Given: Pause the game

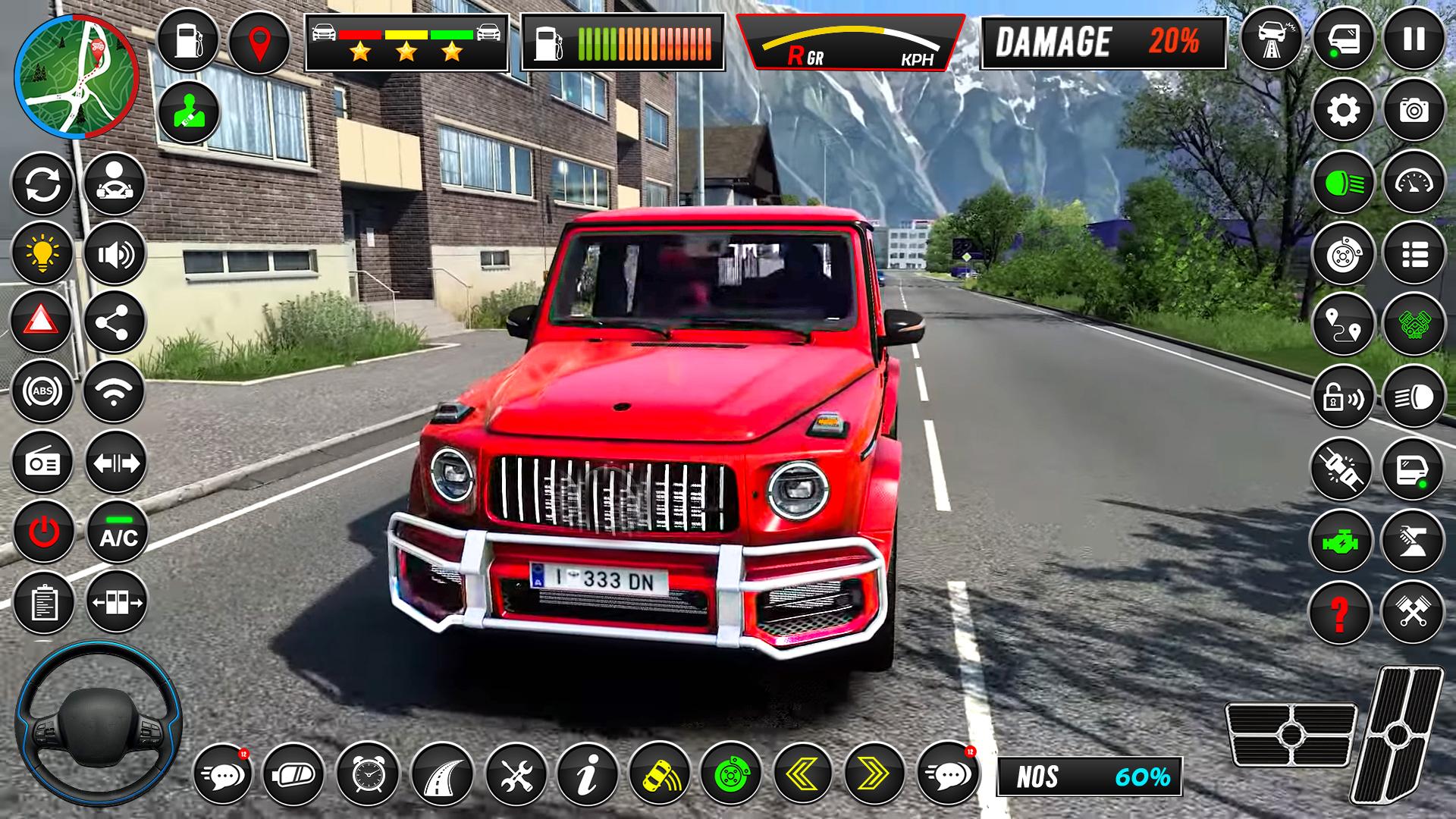Looking at the screenshot, I should (1414, 39).
